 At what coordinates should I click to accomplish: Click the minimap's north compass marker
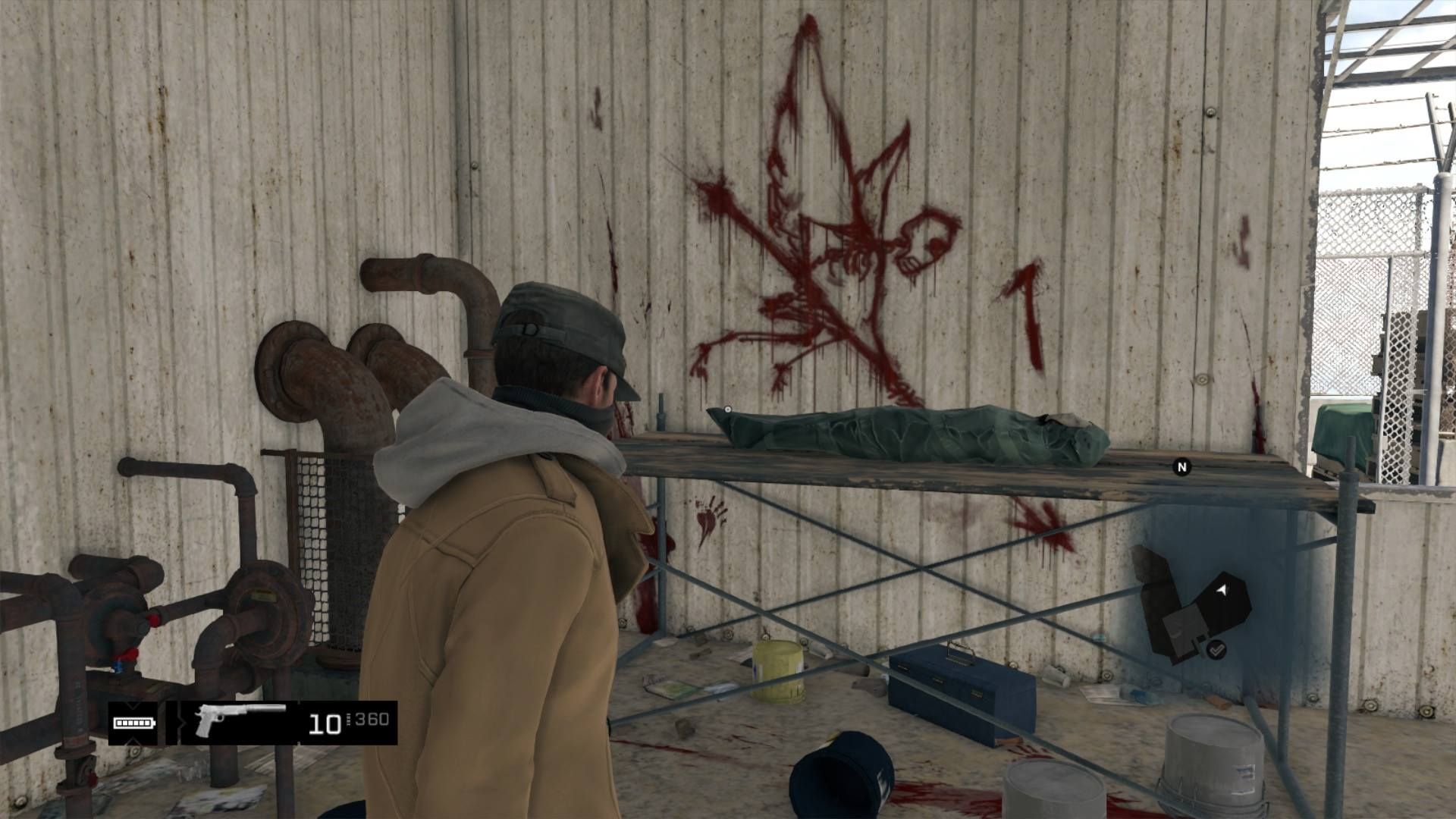click(x=1181, y=467)
